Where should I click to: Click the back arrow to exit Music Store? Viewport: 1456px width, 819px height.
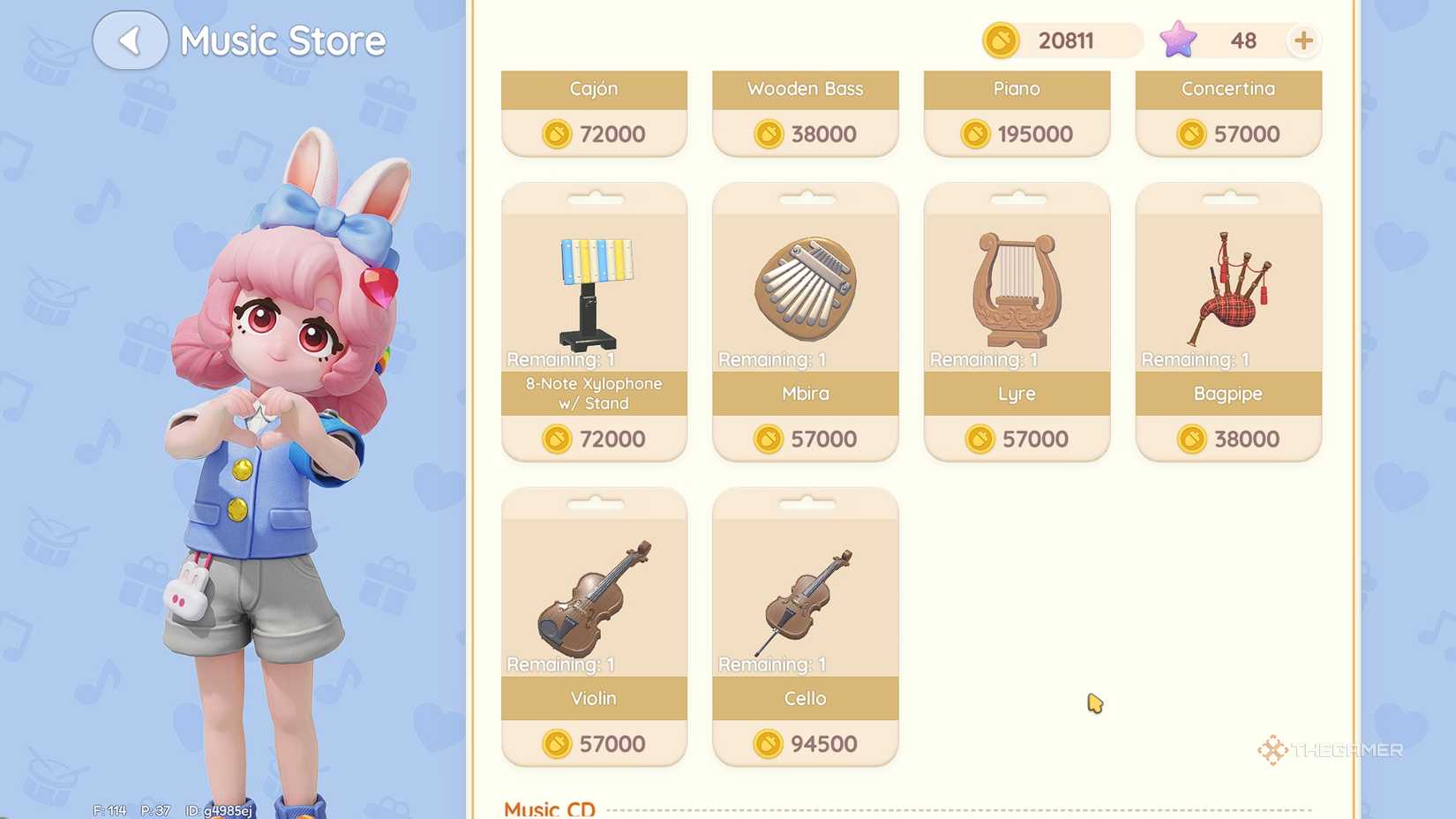131,40
